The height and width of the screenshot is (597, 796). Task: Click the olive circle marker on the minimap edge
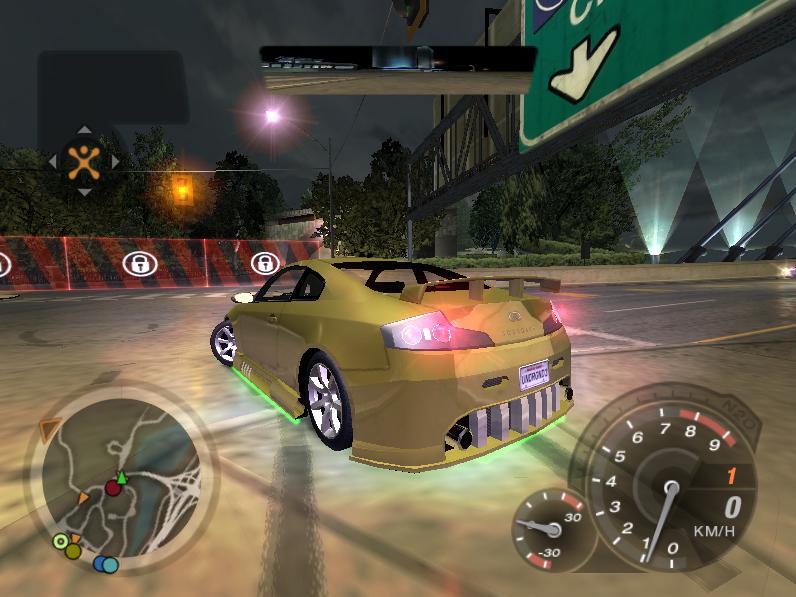click(73, 551)
